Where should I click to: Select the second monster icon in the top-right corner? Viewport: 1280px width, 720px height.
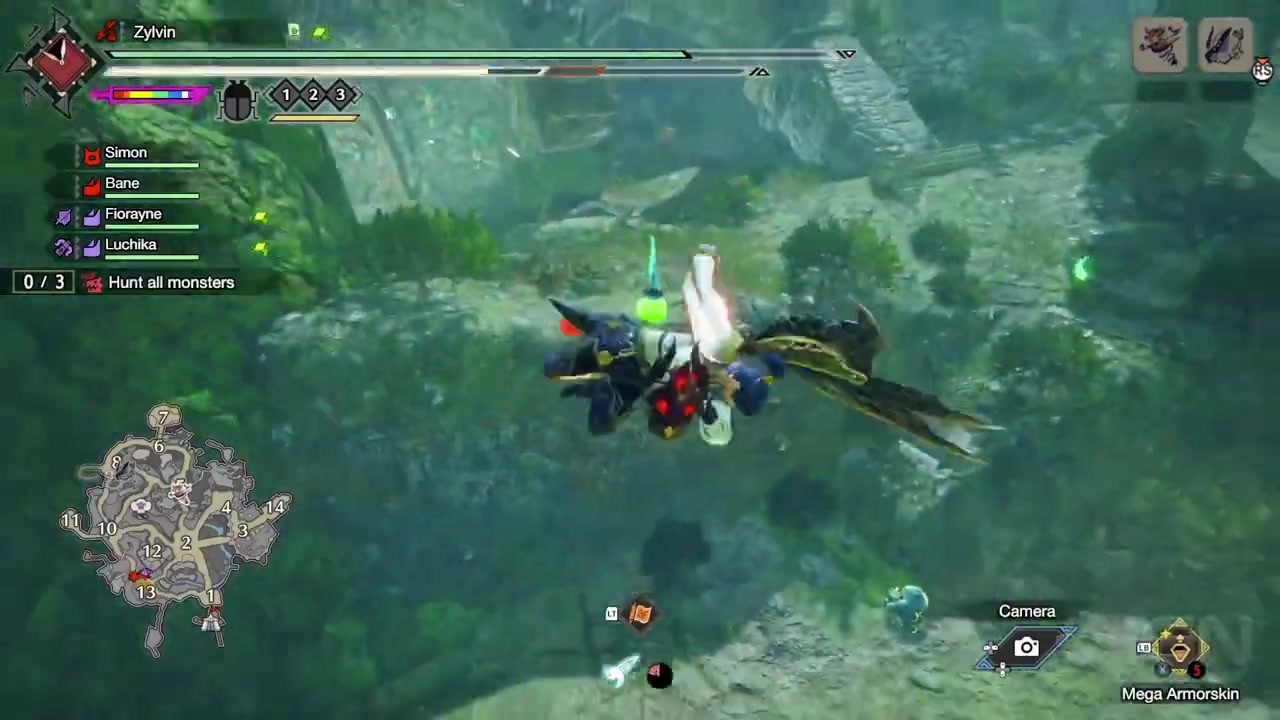1224,44
